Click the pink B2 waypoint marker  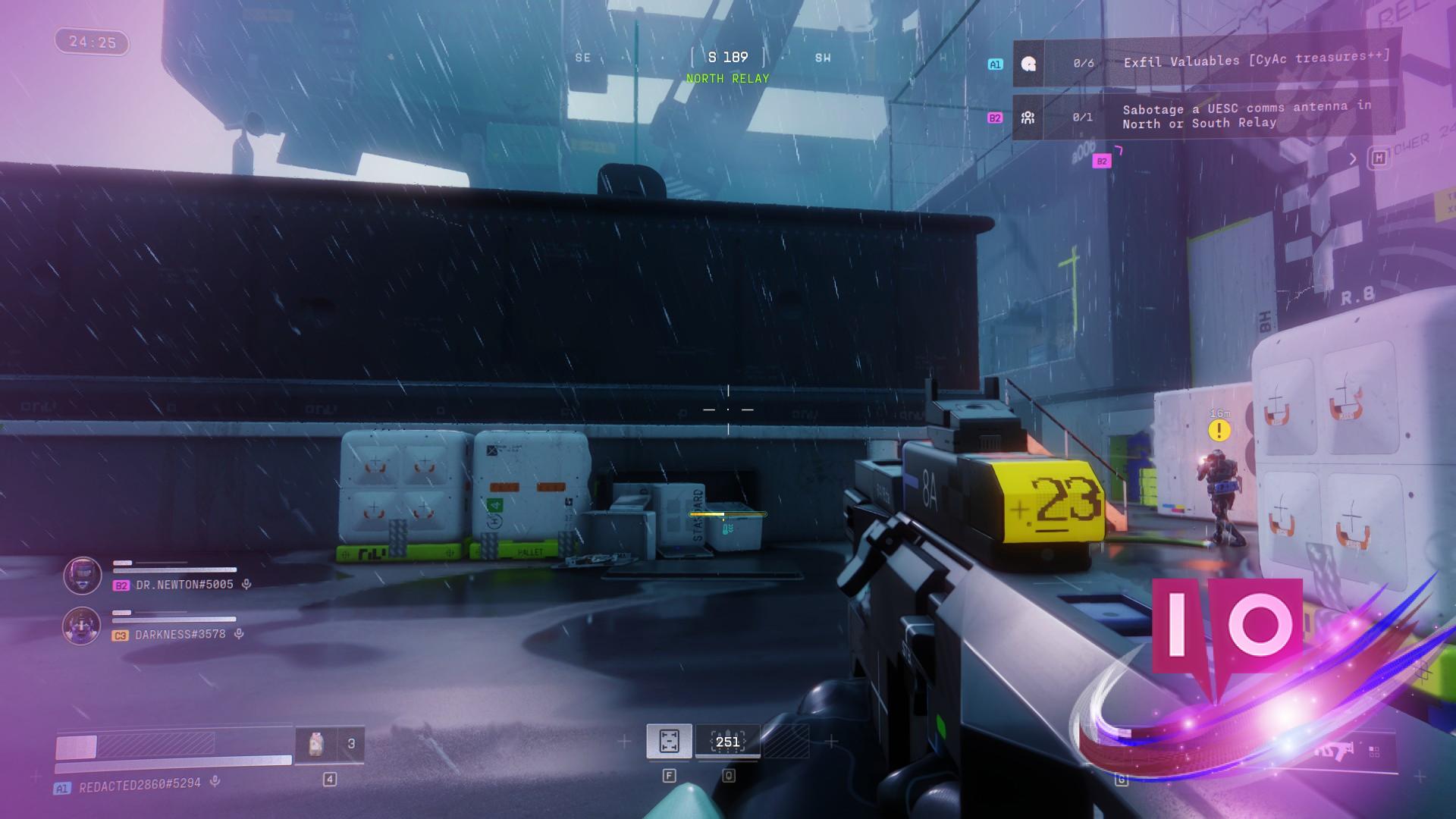coord(1102,161)
